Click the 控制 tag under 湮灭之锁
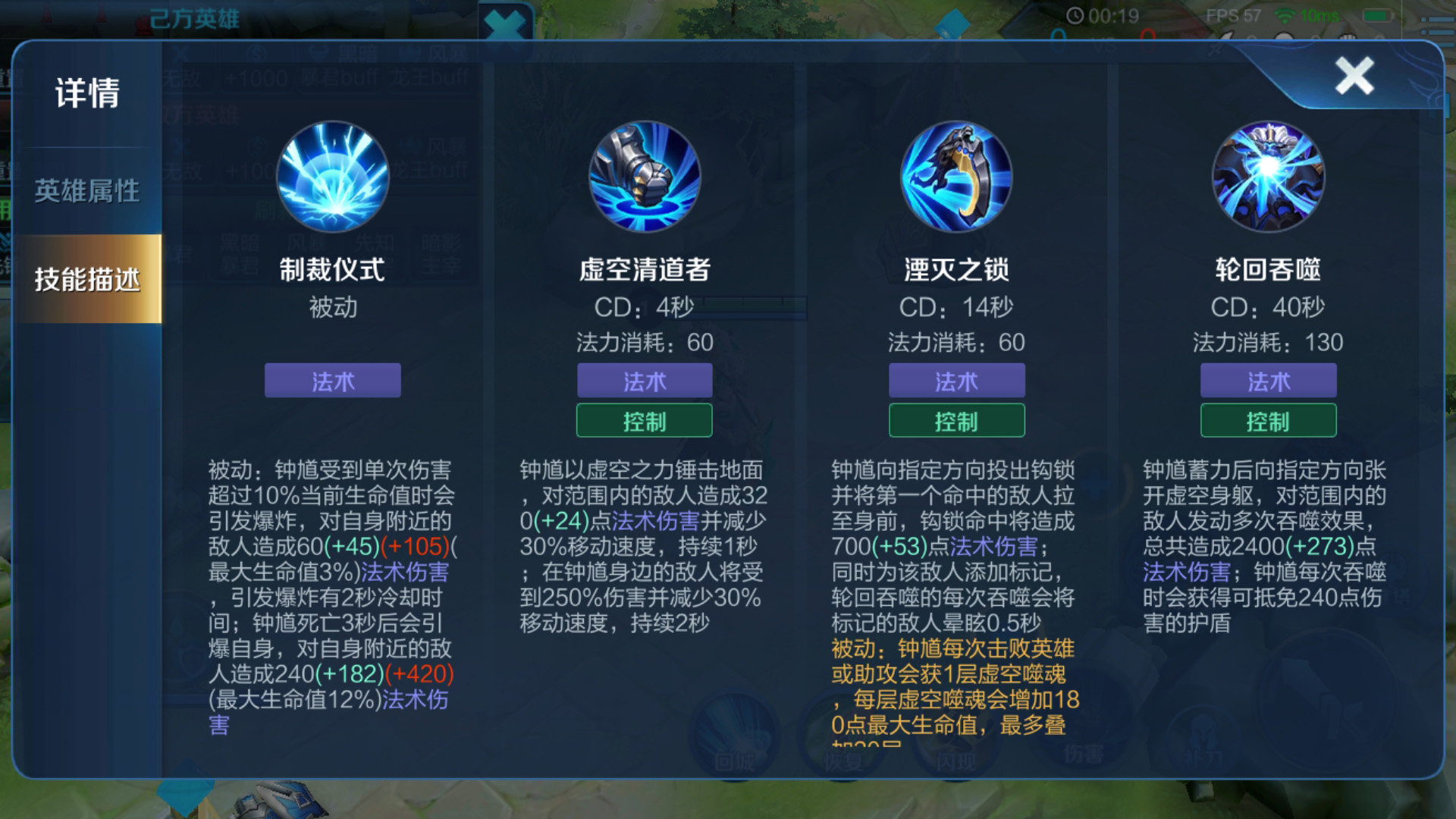The image size is (1456, 819). (956, 420)
